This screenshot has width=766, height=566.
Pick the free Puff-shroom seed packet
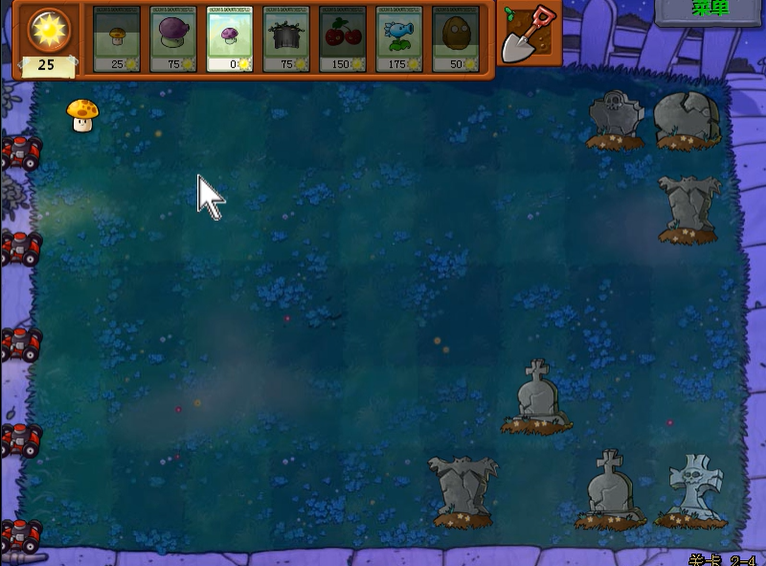[x=230, y=39]
